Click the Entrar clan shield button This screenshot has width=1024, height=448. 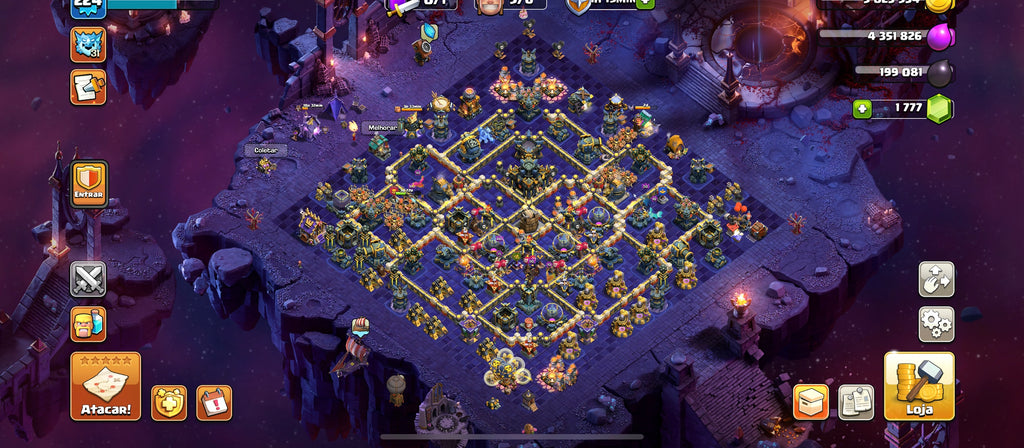(x=88, y=185)
